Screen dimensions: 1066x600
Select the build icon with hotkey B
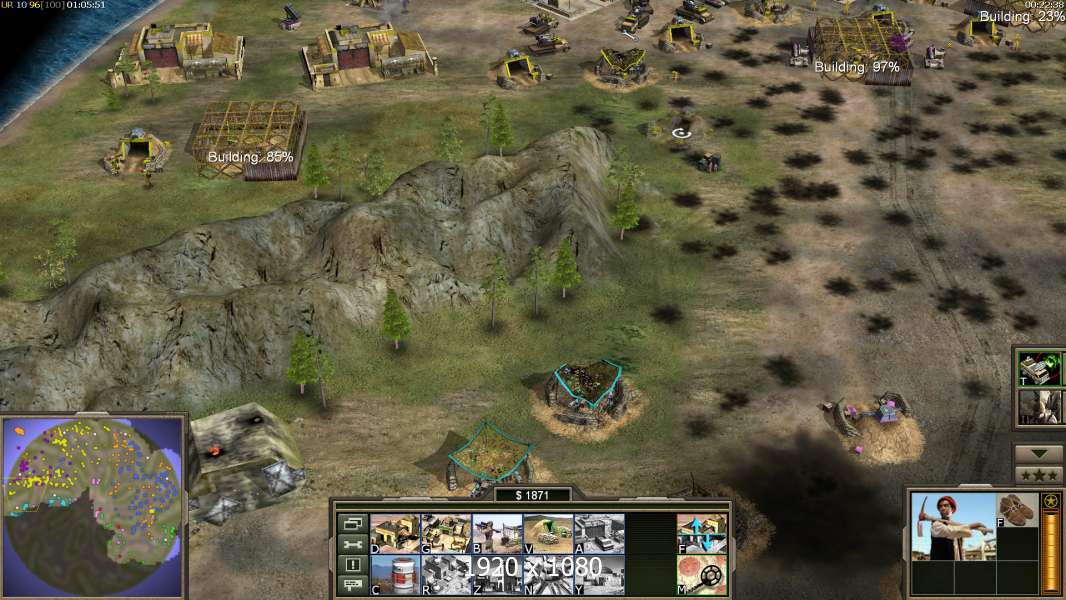point(497,533)
